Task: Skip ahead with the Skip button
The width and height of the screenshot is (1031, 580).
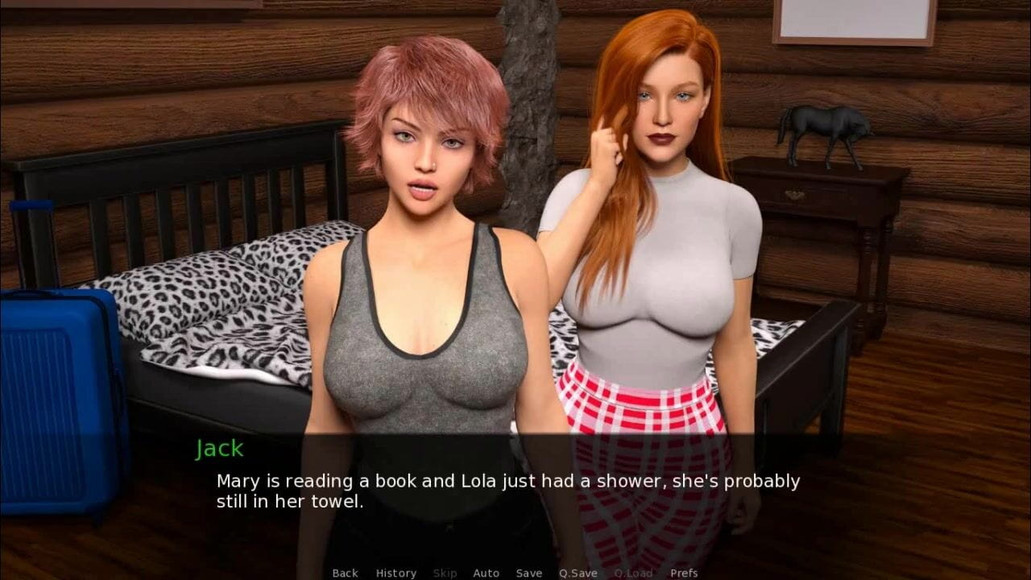Action: click(445, 573)
